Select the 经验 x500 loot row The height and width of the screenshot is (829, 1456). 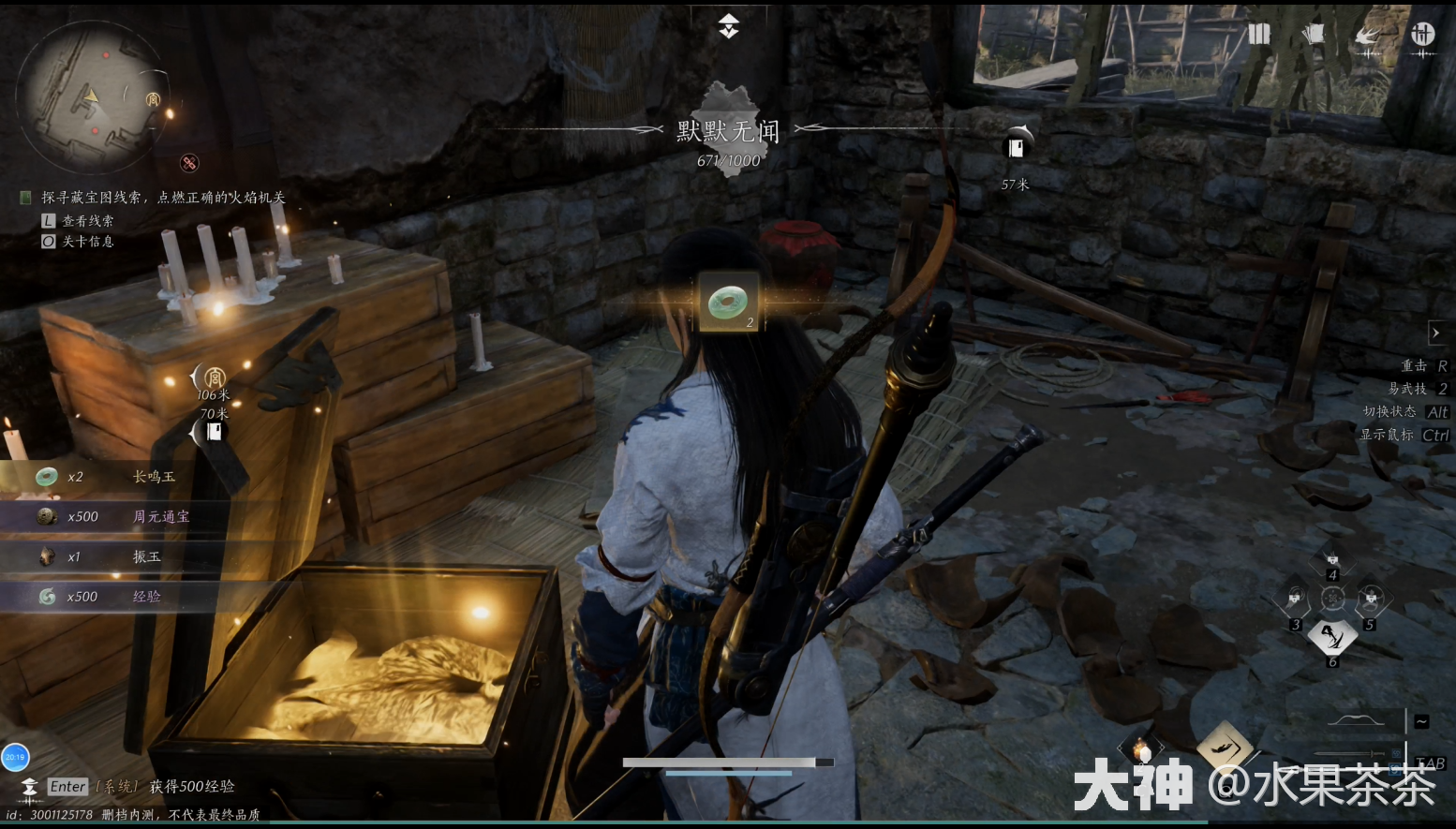coord(112,597)
